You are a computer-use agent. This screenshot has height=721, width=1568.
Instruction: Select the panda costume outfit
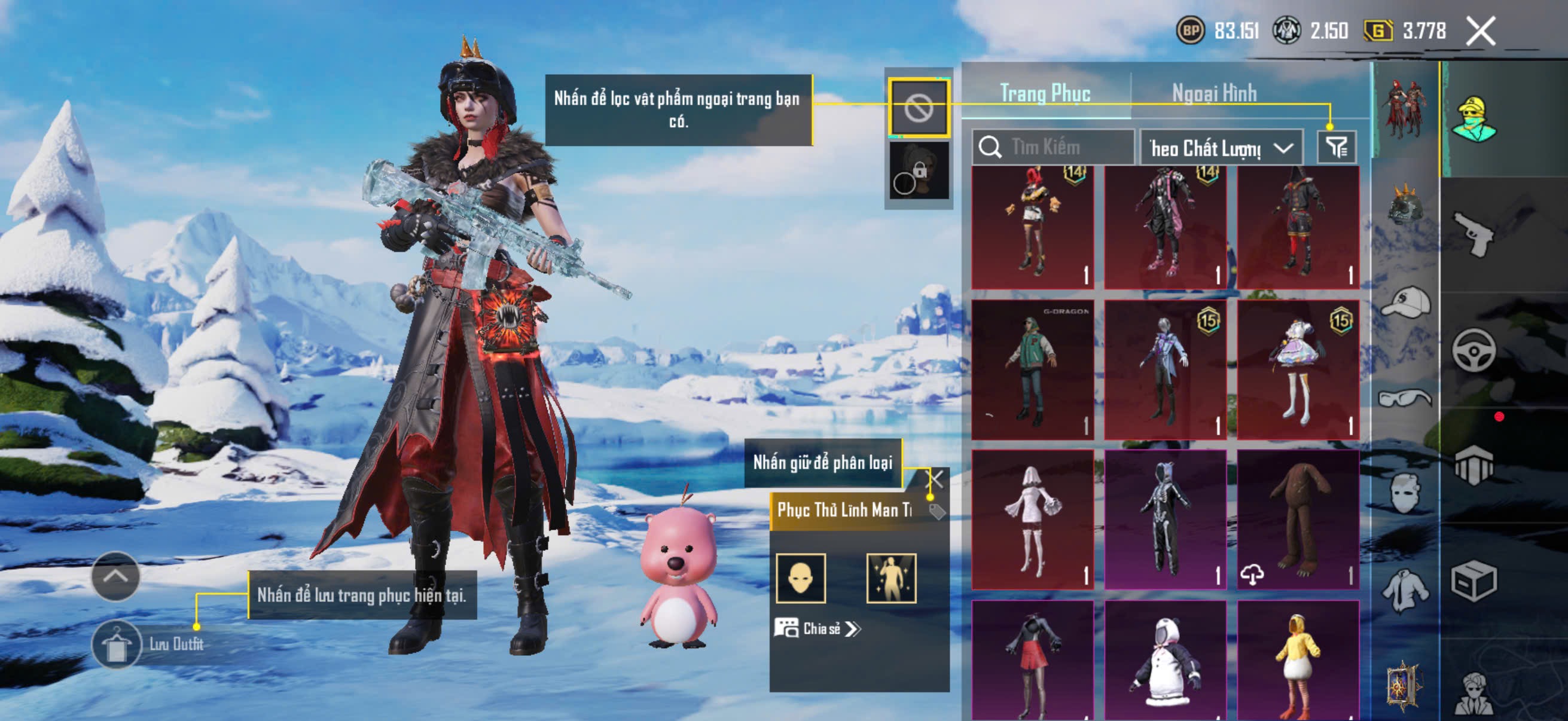pos(1165,660)
